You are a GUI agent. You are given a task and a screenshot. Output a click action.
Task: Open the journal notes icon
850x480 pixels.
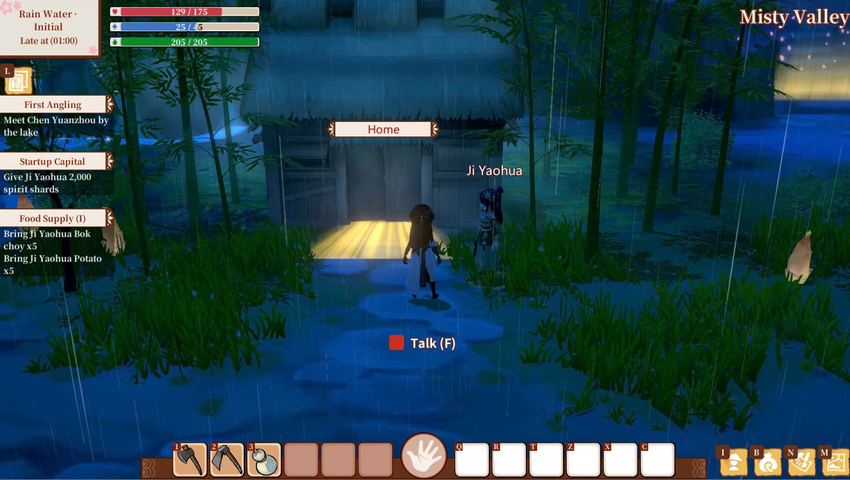tap(801, 461)
